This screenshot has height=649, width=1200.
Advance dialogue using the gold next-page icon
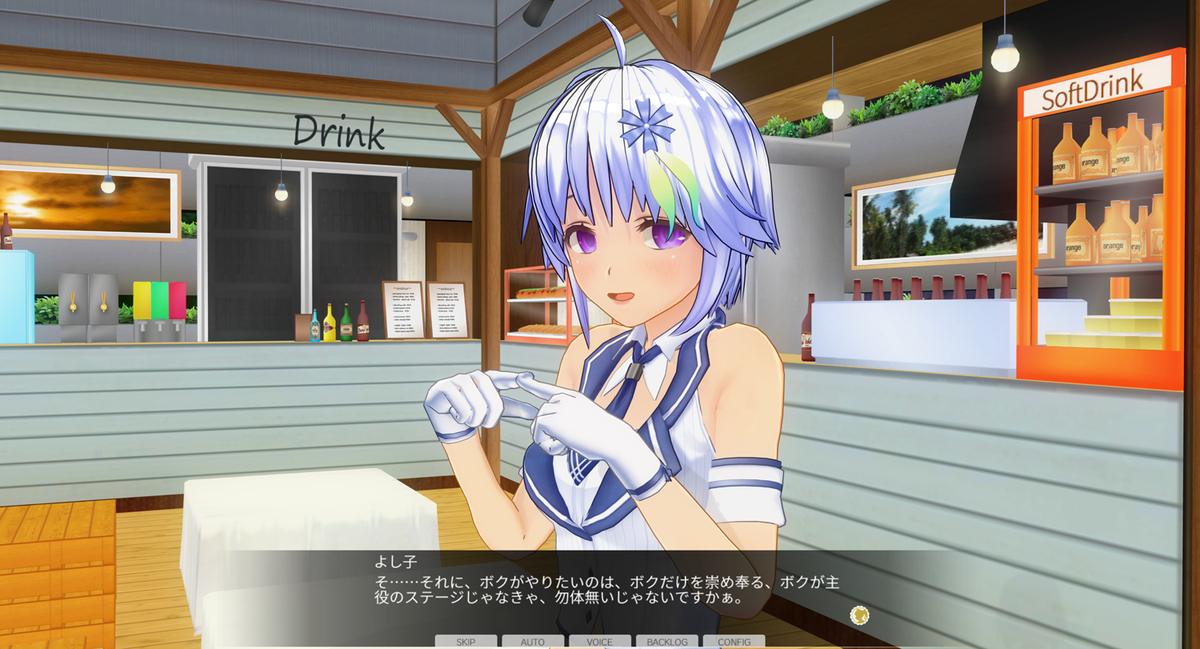point(857,615)
